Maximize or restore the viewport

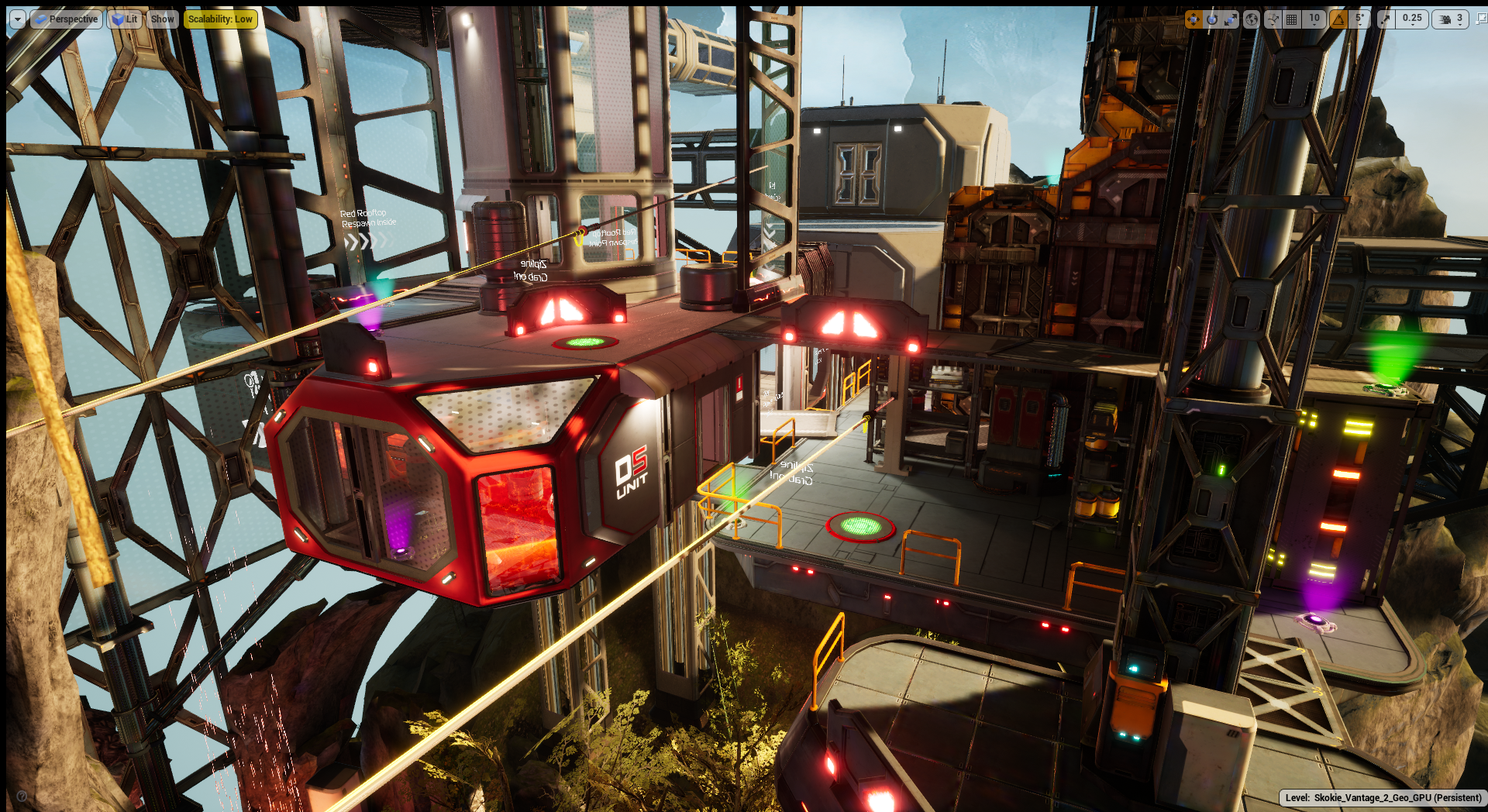(1481, 19)
